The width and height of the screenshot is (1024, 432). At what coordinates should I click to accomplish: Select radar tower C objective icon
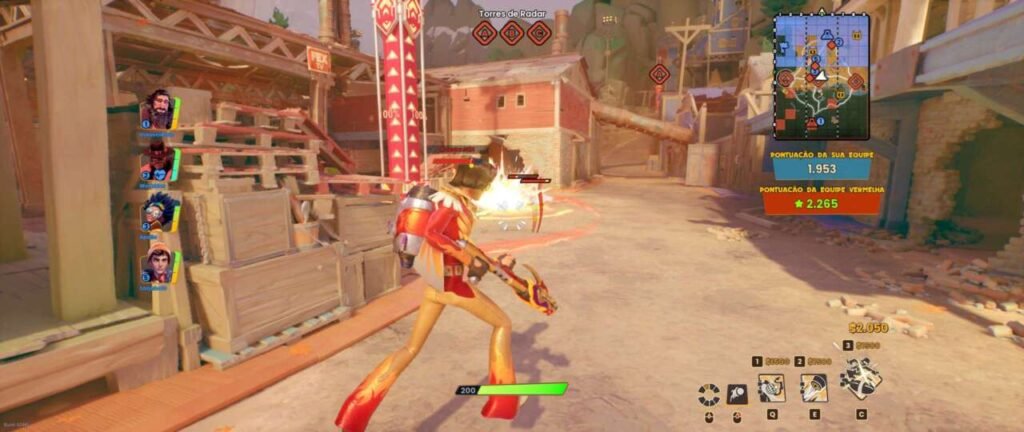539,34
